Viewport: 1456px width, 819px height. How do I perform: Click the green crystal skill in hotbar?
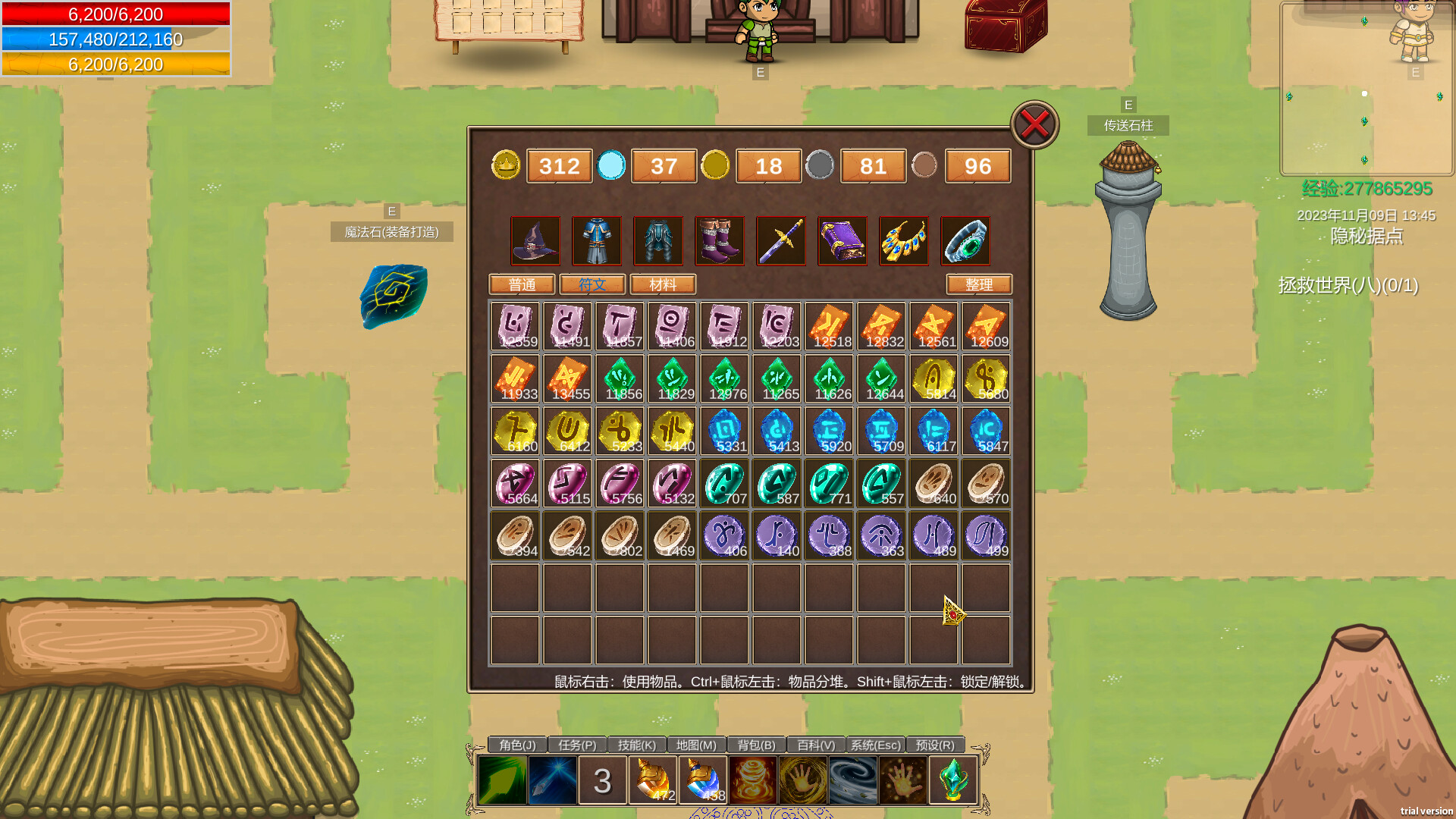(x=954, y=780)
